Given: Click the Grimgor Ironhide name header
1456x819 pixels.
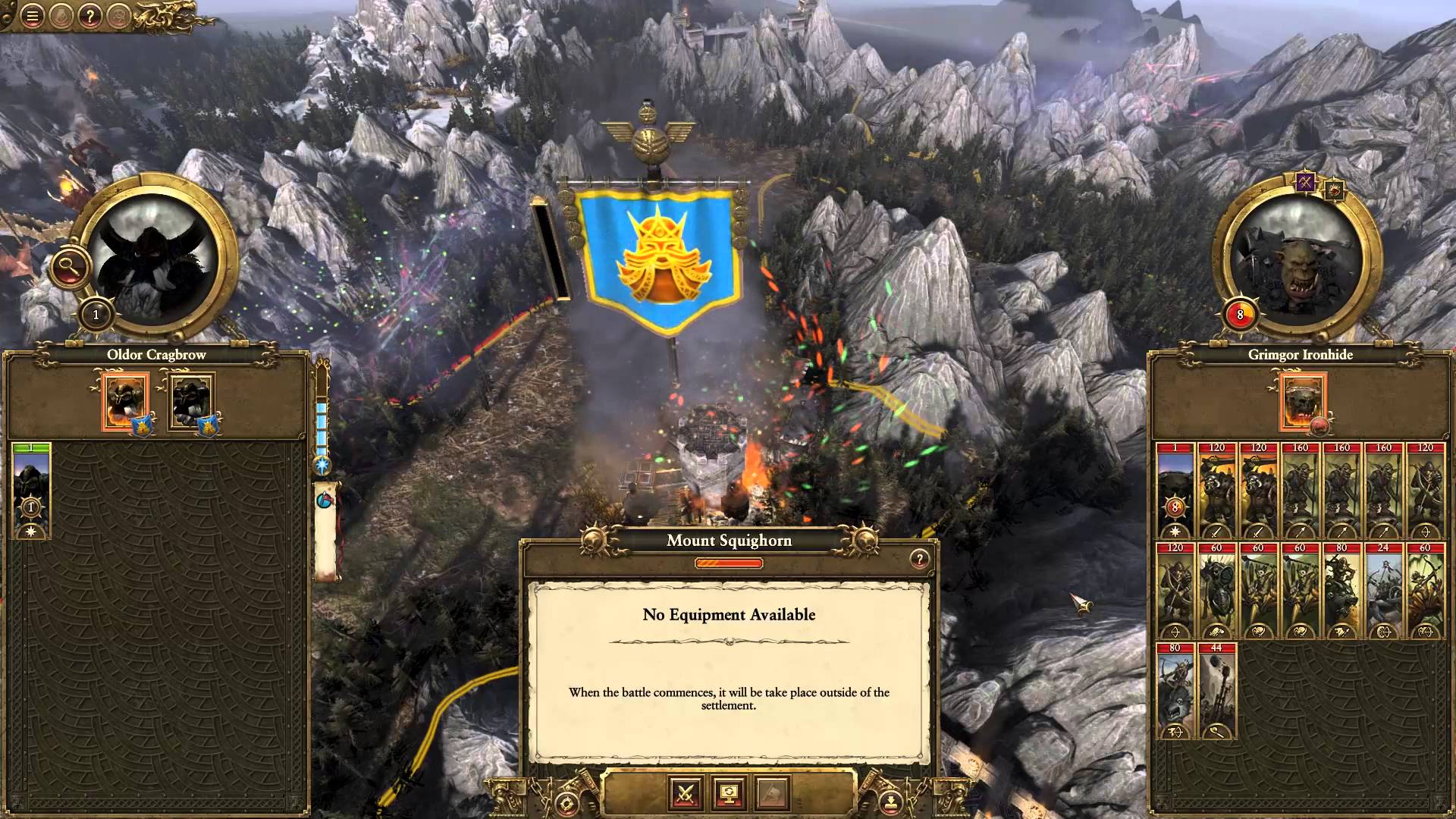Looking at the screenshot, I should tap(1301, 354).
